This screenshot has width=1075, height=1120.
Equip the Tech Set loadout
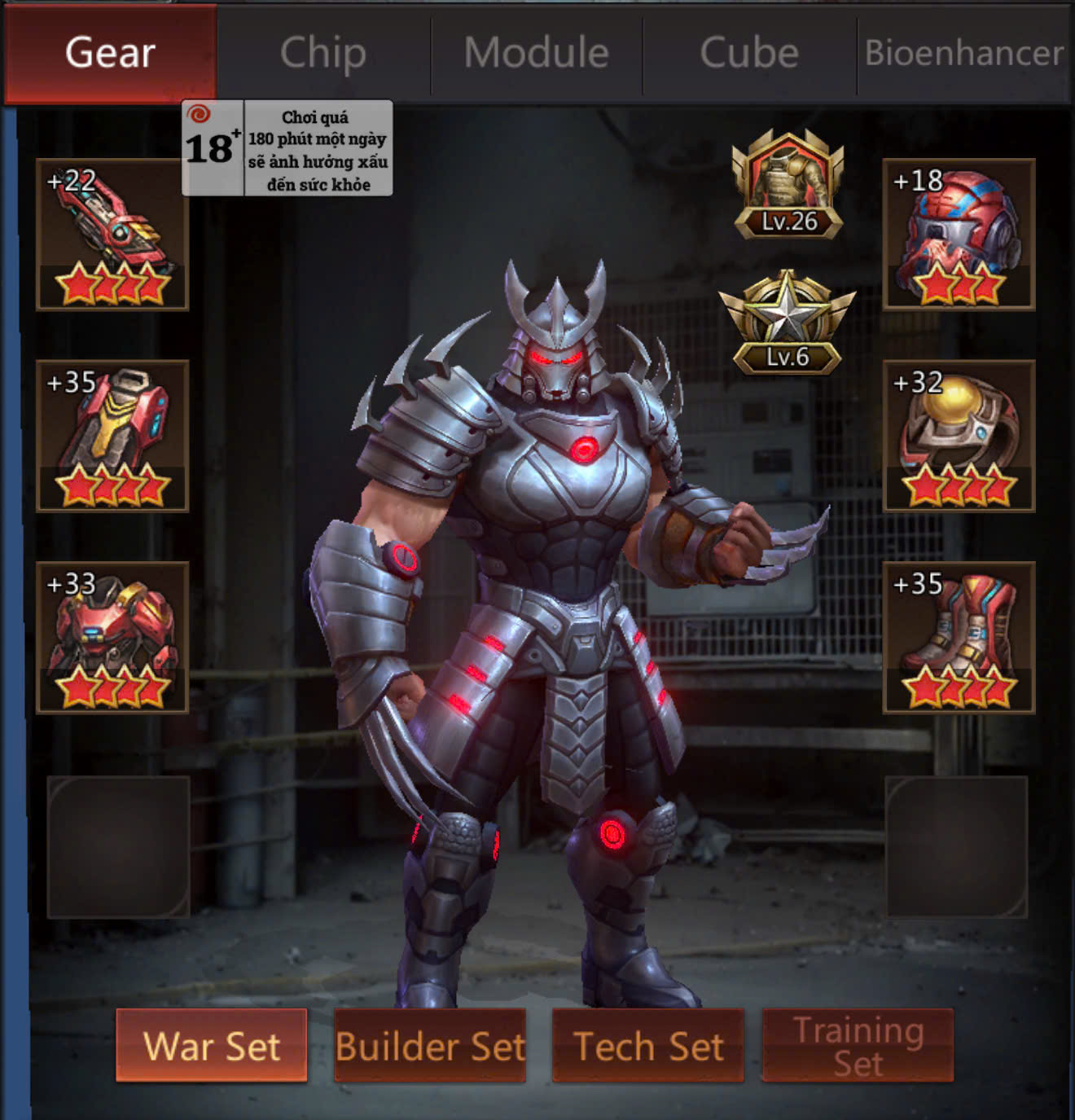649,1046
